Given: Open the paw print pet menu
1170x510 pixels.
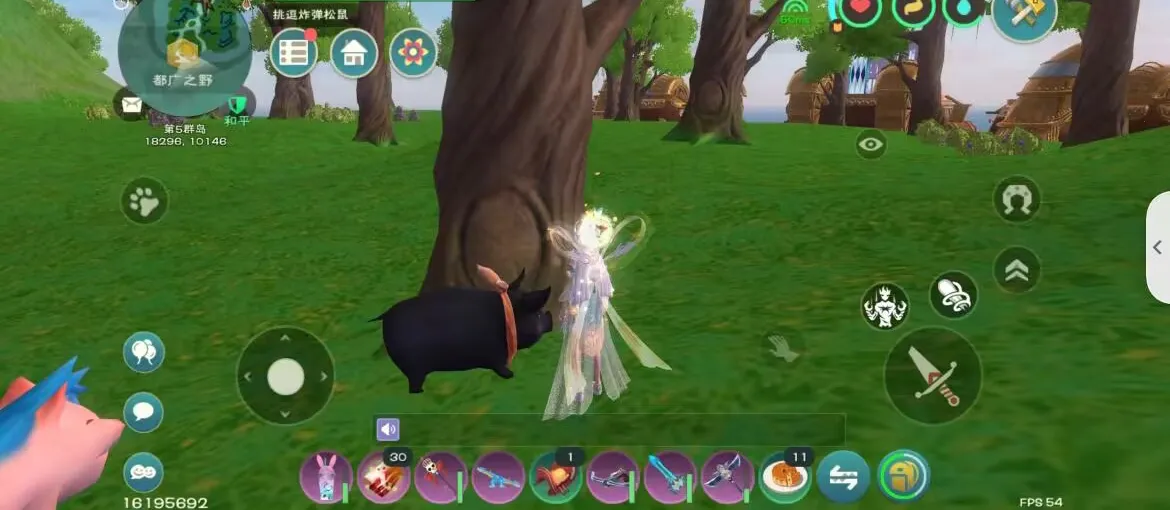Looking at the screenshot, I should coord(145,201).
